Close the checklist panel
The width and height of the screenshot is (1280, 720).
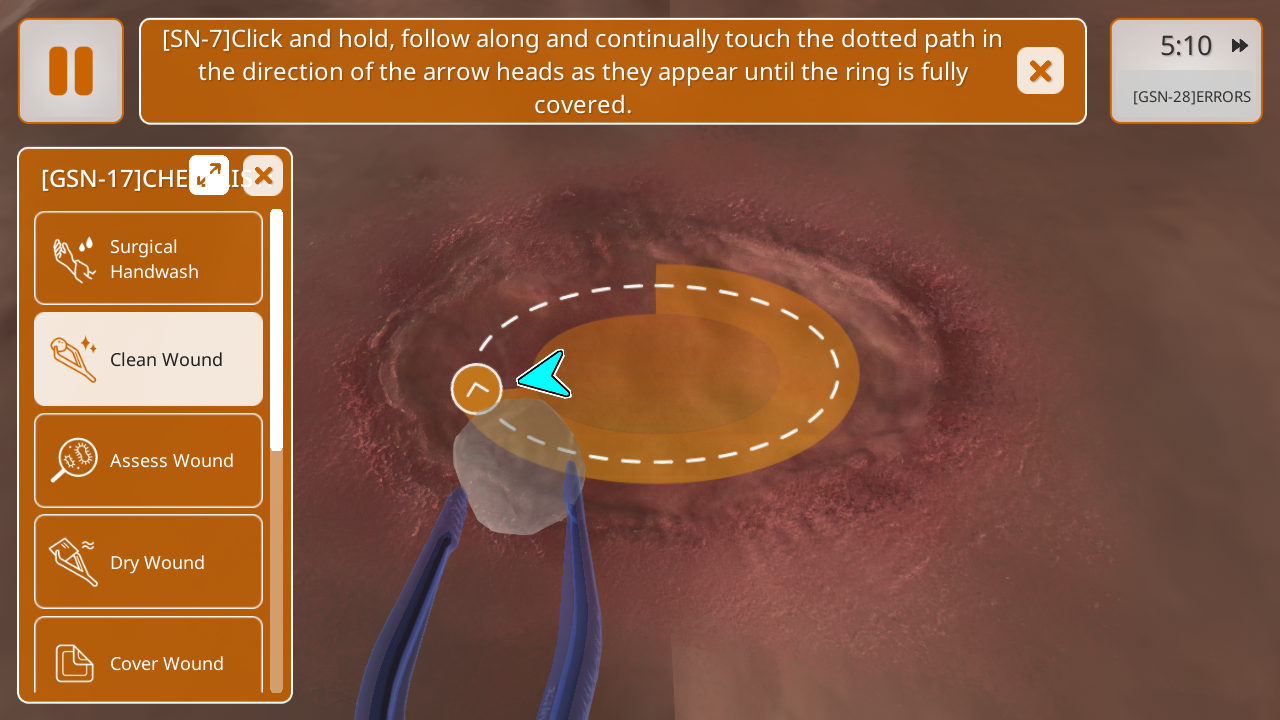(x=263, y=176)
